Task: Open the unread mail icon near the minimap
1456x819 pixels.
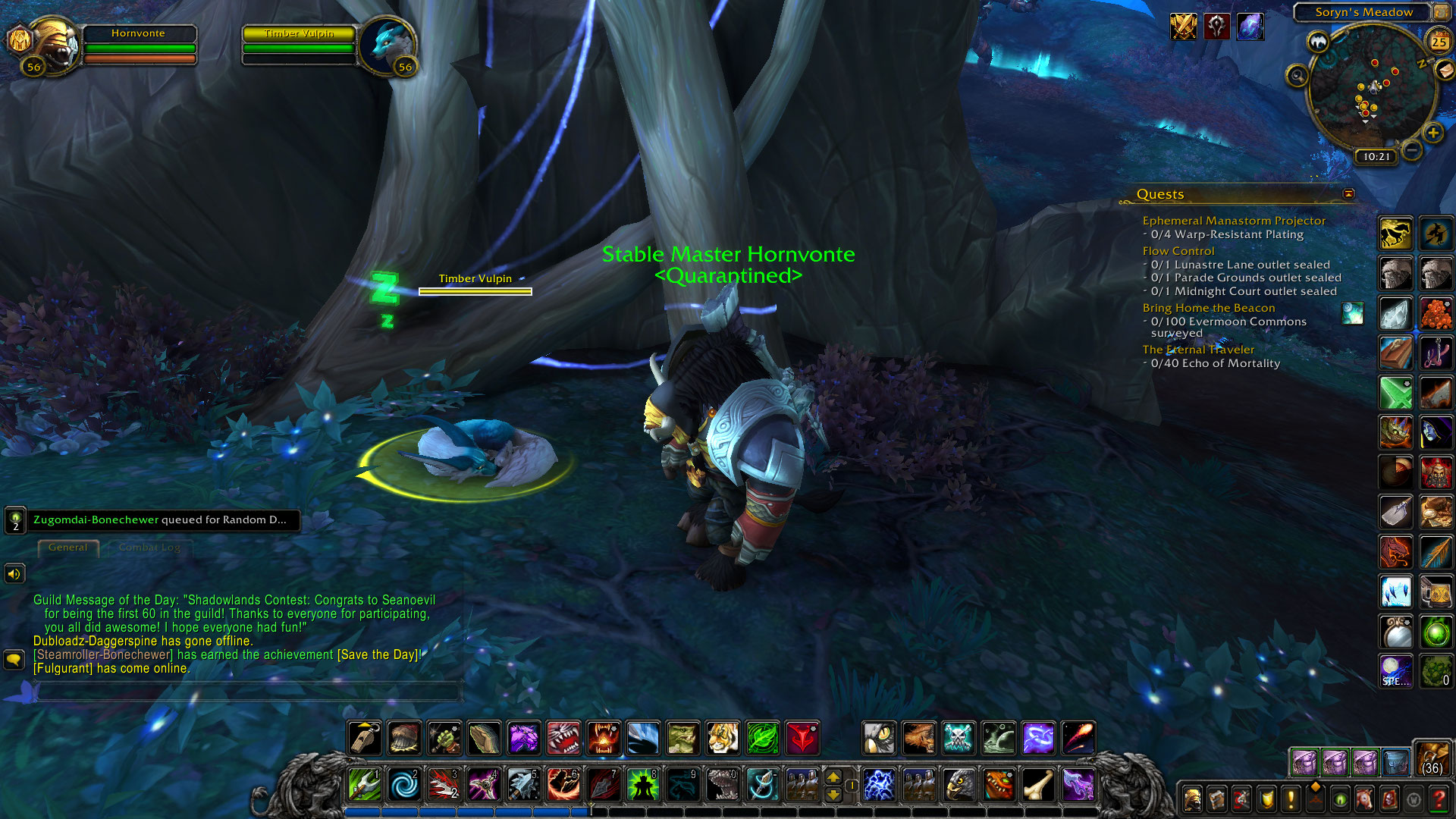Action: click(x=1445, y=71)
